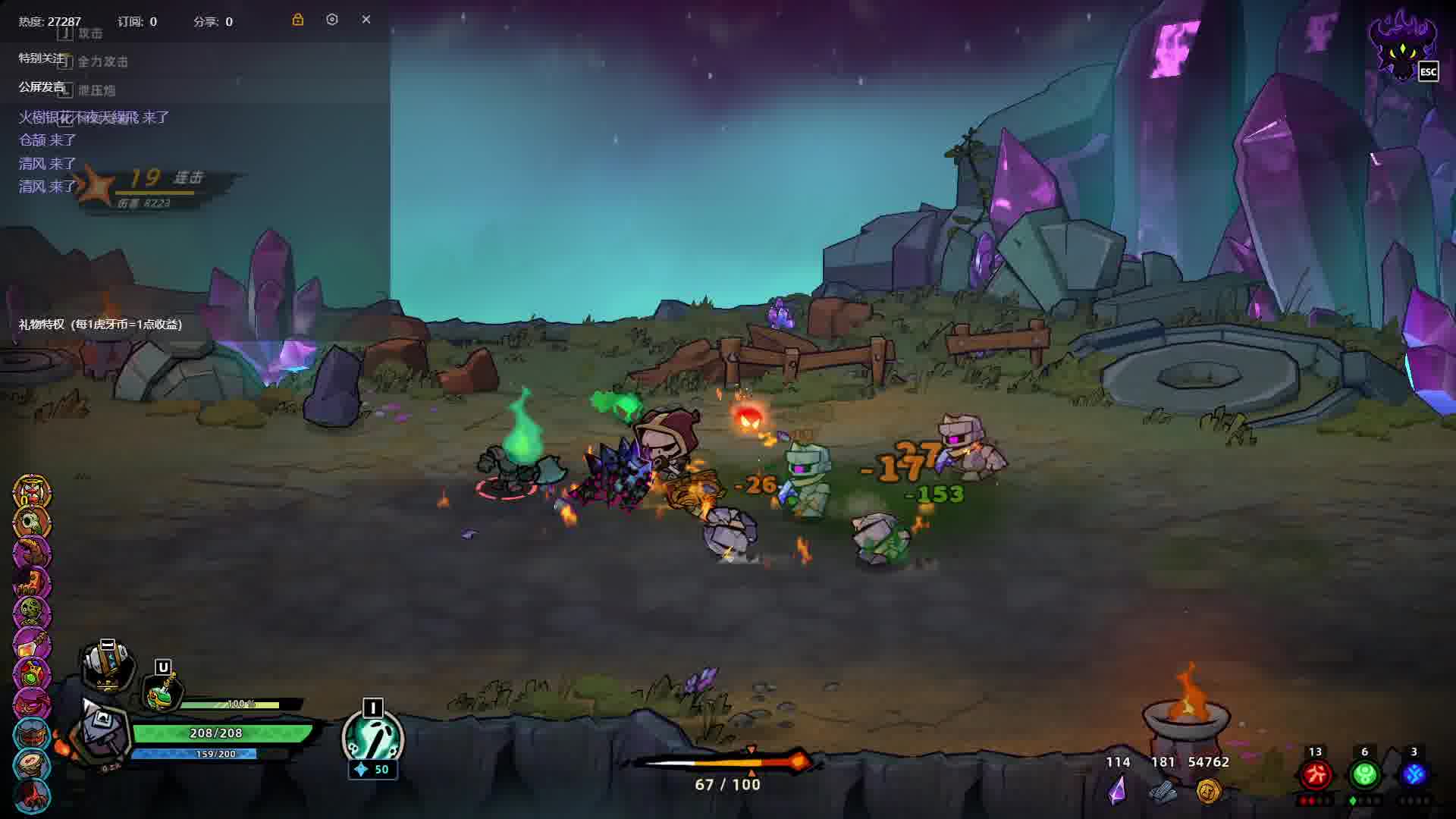Viewport: 1456px width, 819px height.
Task: Select the blue rune orb
Action: point(1414,774)
